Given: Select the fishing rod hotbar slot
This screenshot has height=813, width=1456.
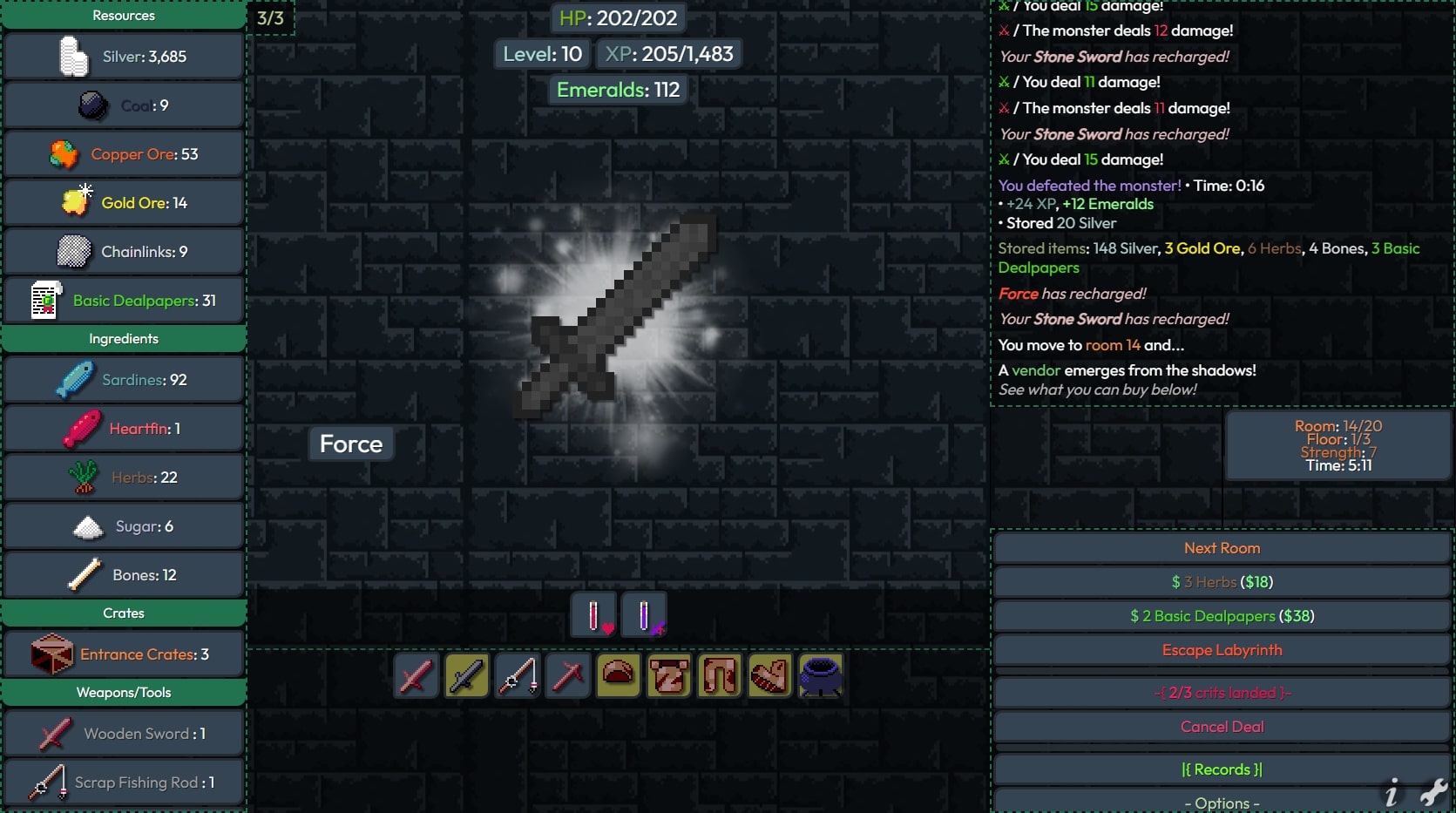Looking at the screenshot, I should pyautogui.click(x=518, y=675).
